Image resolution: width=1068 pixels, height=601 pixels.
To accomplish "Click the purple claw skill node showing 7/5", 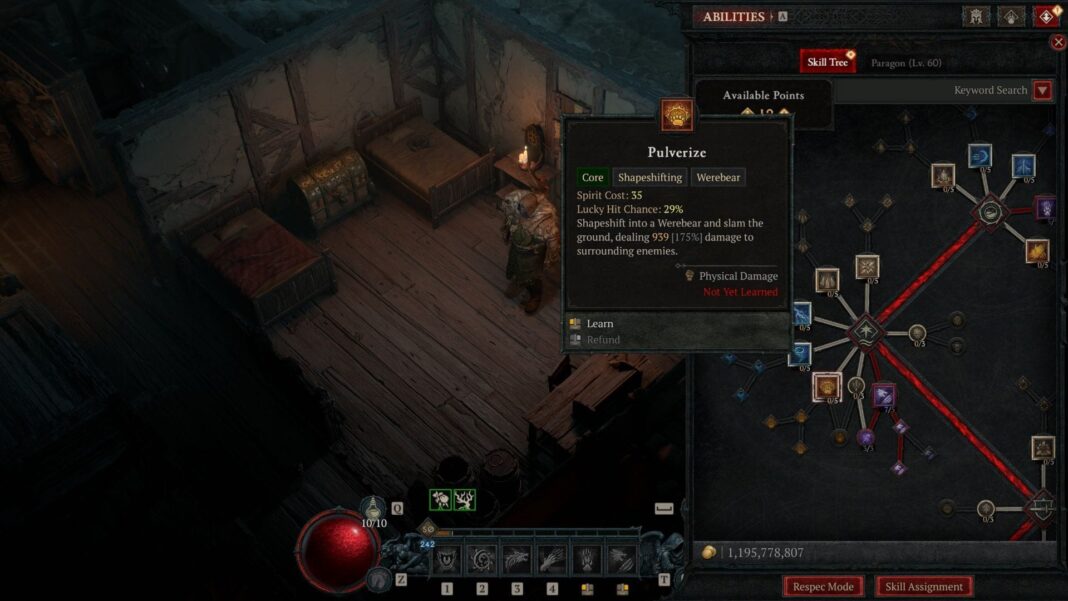I will (883, 396).
